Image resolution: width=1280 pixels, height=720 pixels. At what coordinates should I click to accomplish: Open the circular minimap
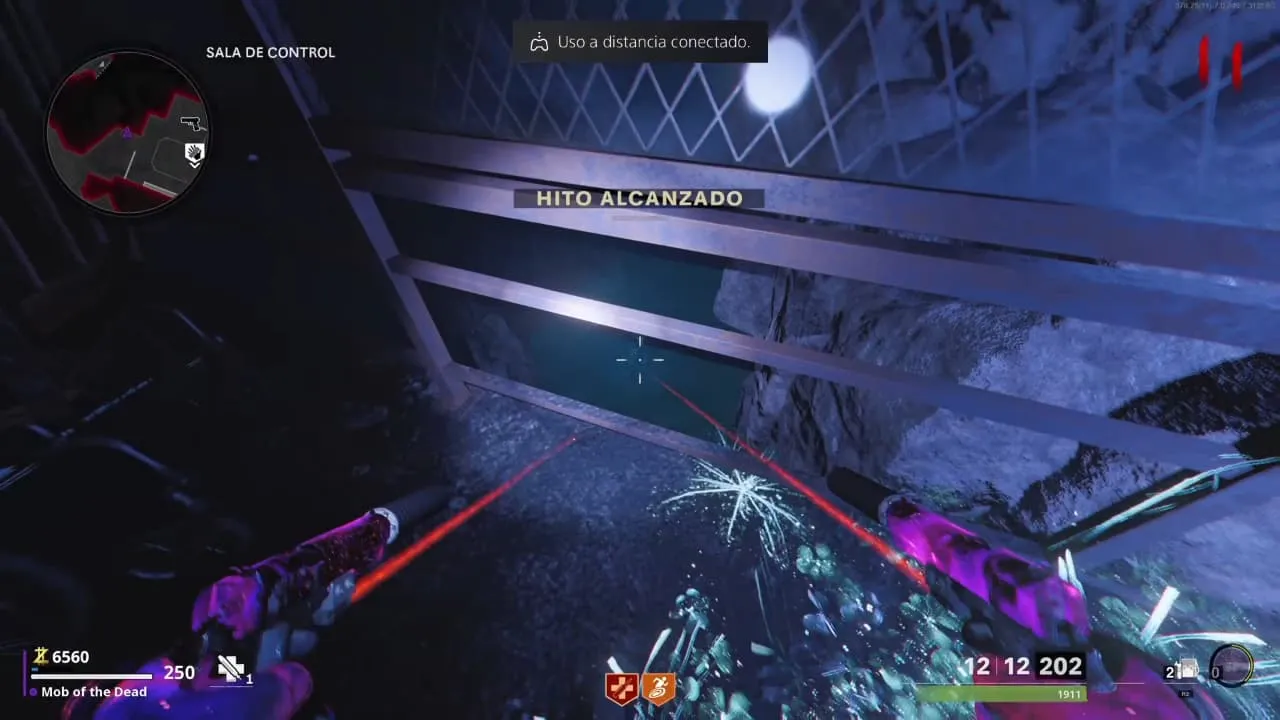coord(127,131)
